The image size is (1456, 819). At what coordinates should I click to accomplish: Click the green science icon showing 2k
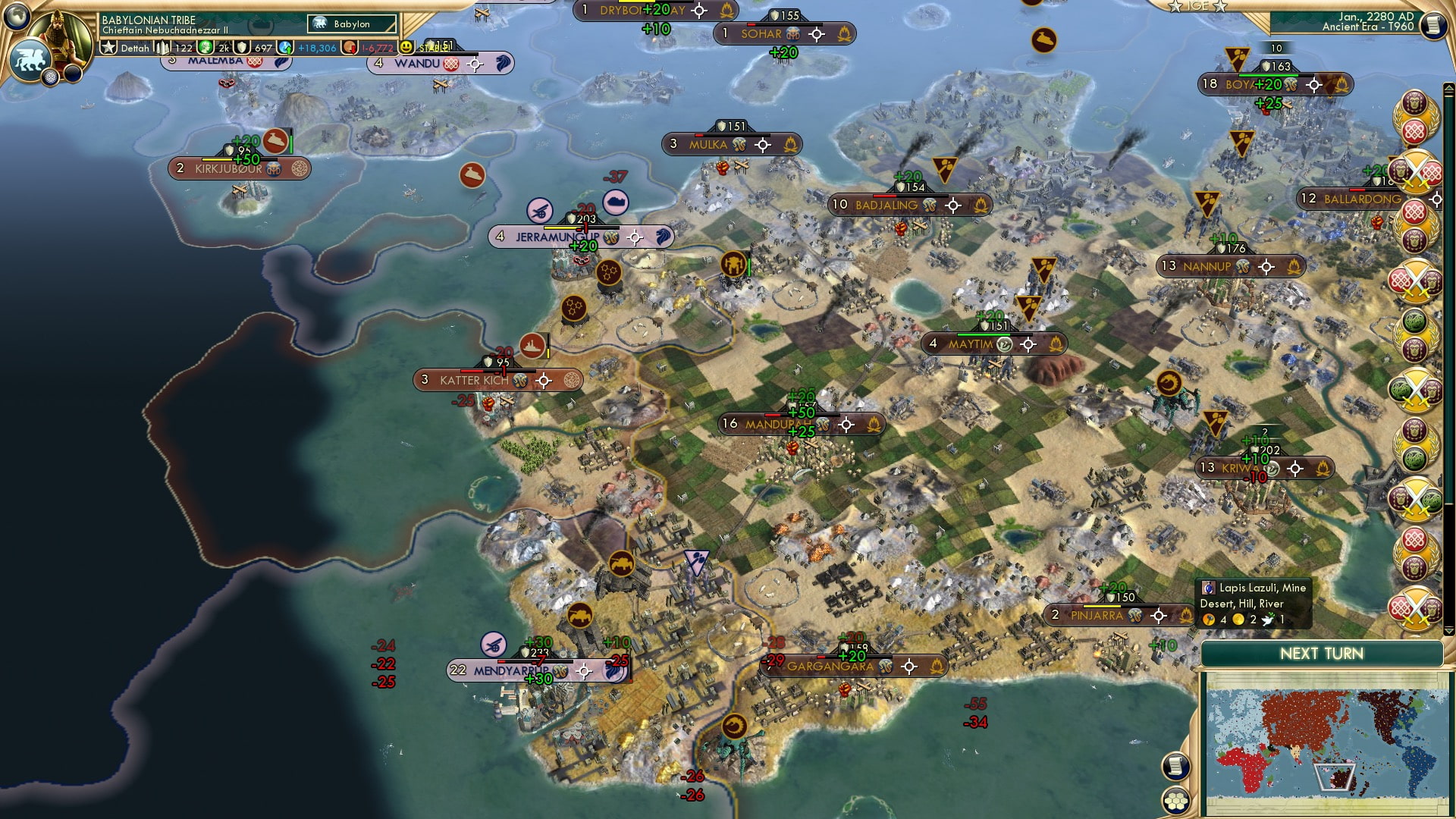click(x=203, y=48)
